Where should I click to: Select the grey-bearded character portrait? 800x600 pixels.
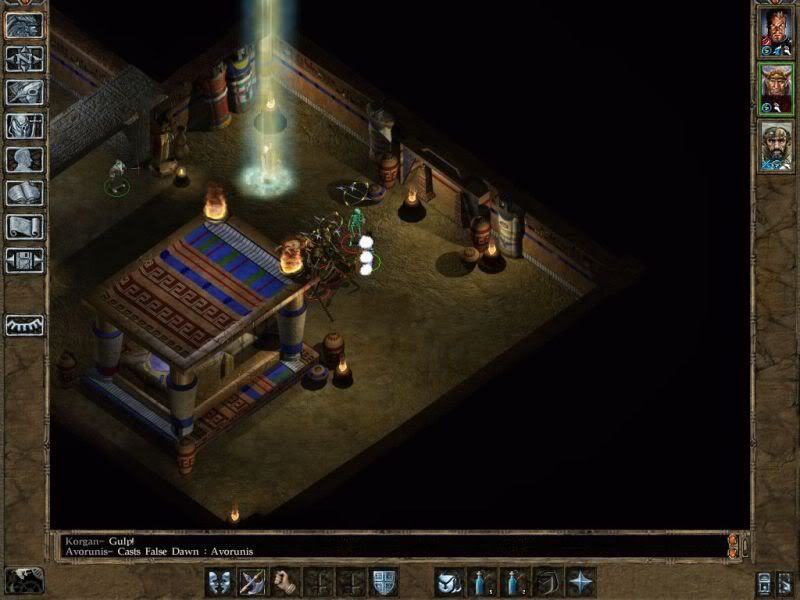point(776,147)
